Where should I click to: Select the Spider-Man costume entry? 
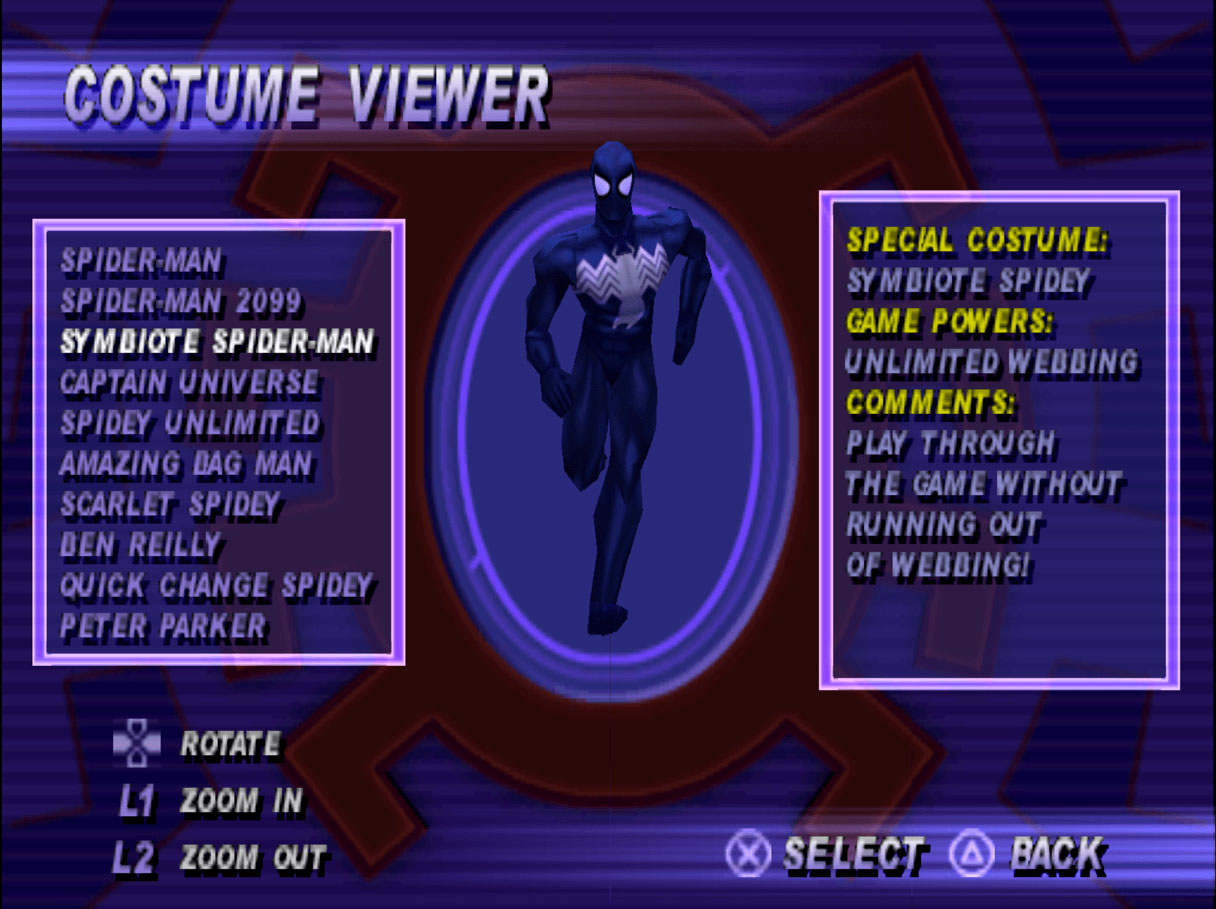pos(141,262)
